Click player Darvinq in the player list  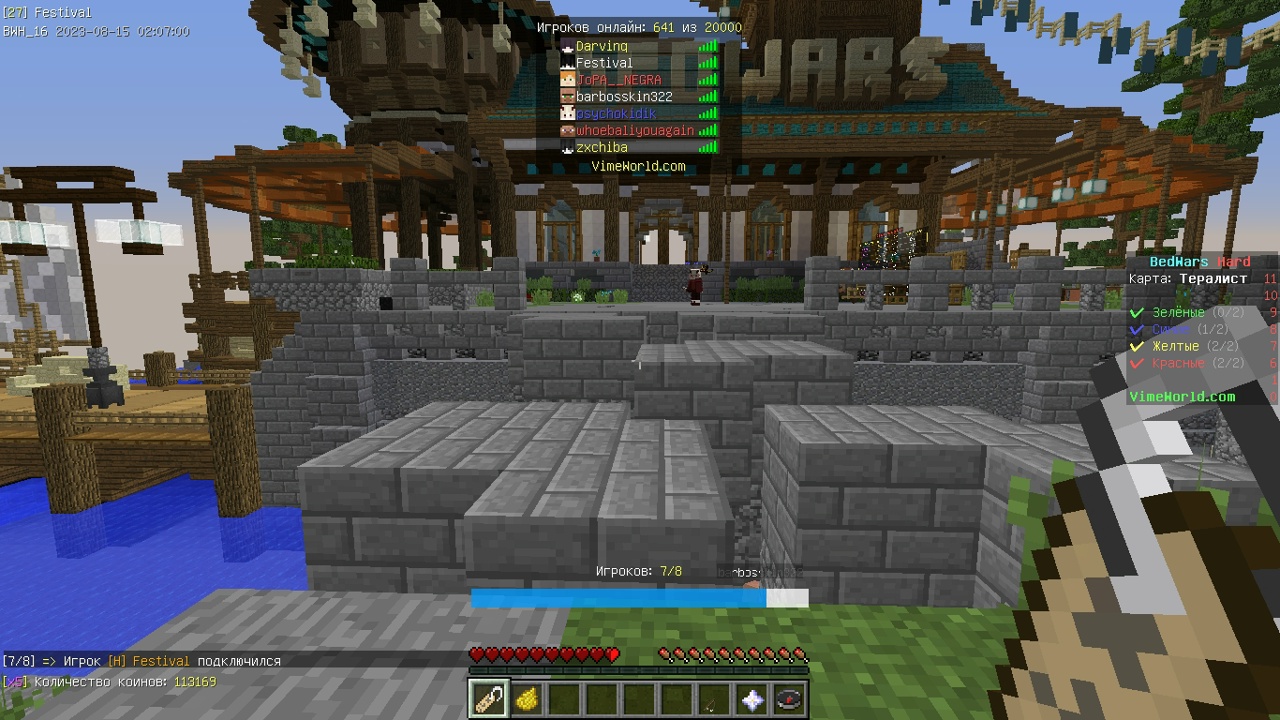(602, 46)
